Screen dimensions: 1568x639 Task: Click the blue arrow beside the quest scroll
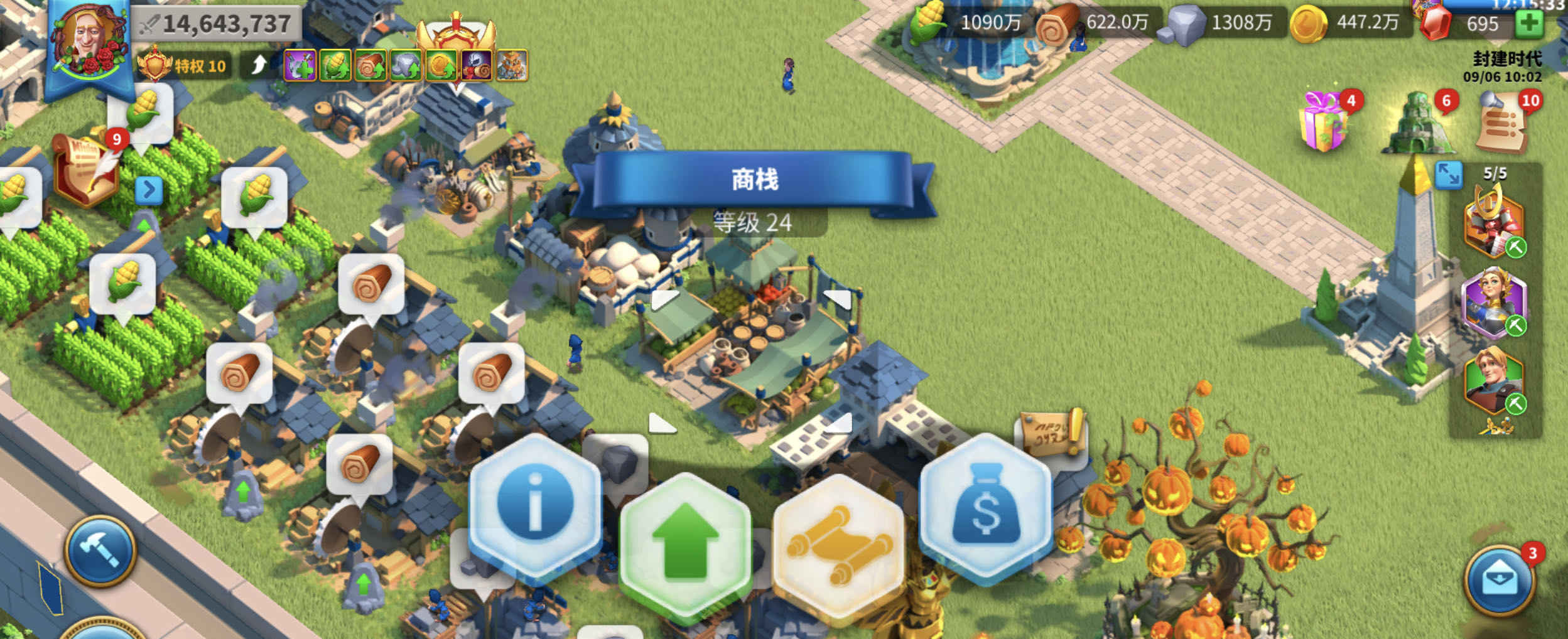[149, 190]
